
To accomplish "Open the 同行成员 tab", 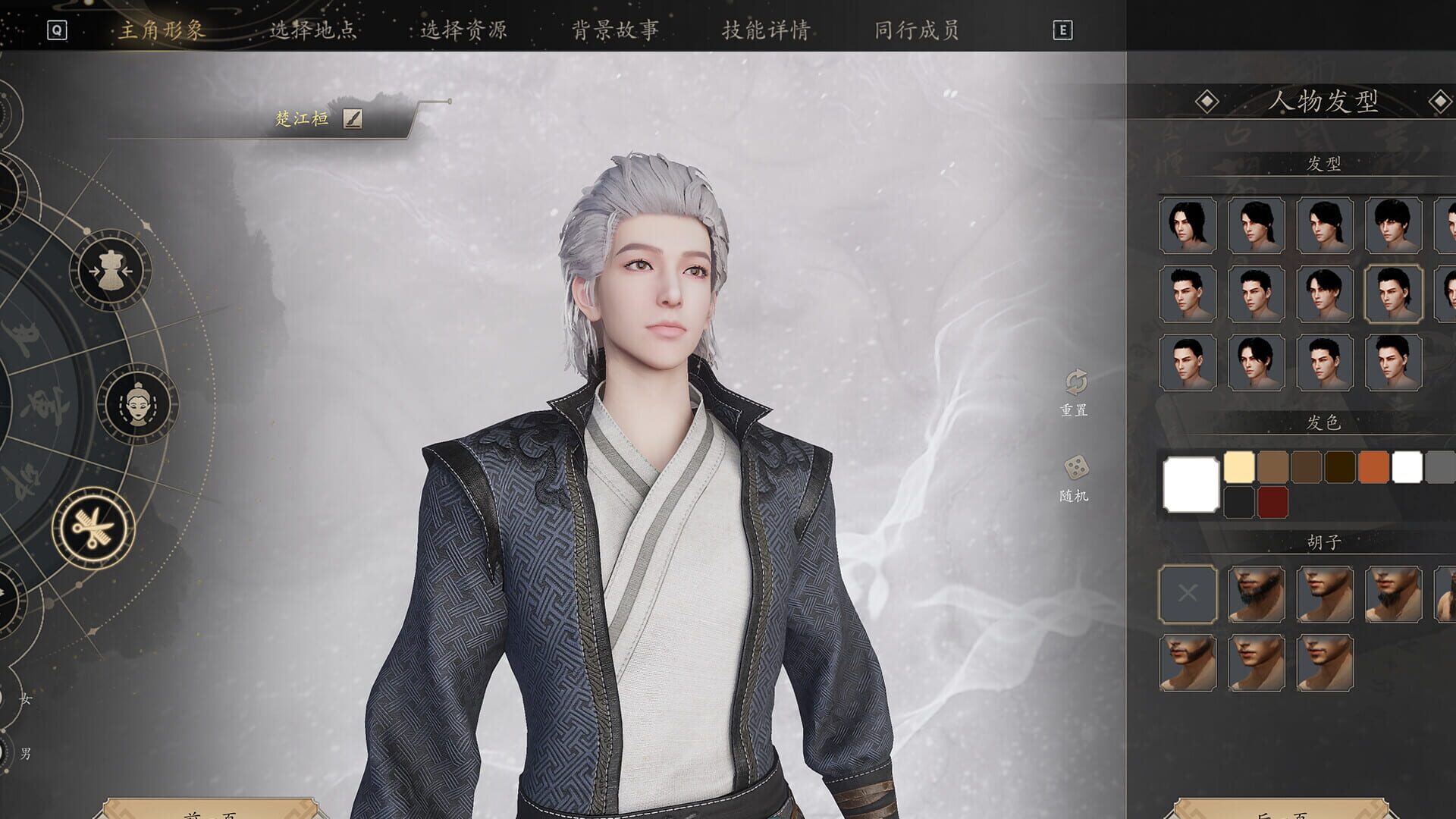I will pos(918,30).
